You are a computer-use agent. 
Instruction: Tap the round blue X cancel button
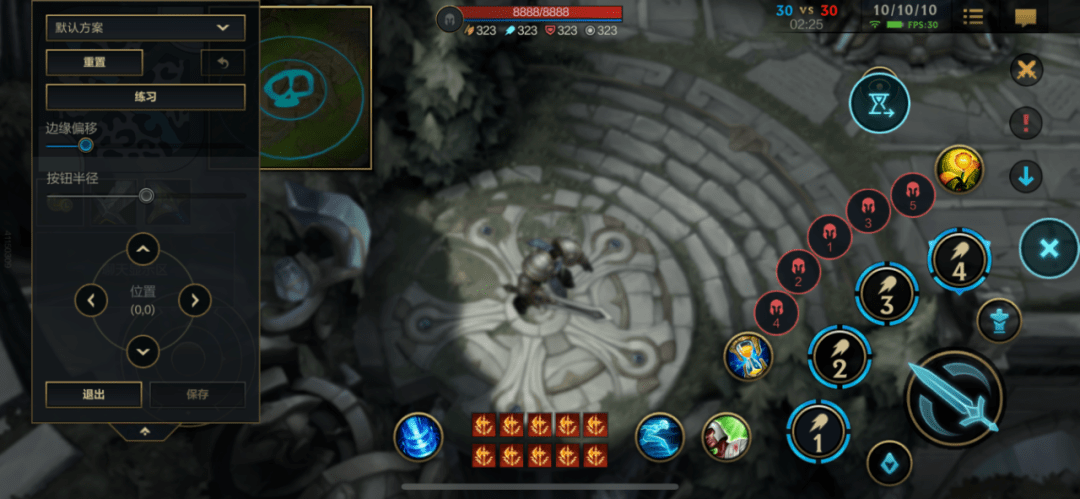(x=1049, y=248)
